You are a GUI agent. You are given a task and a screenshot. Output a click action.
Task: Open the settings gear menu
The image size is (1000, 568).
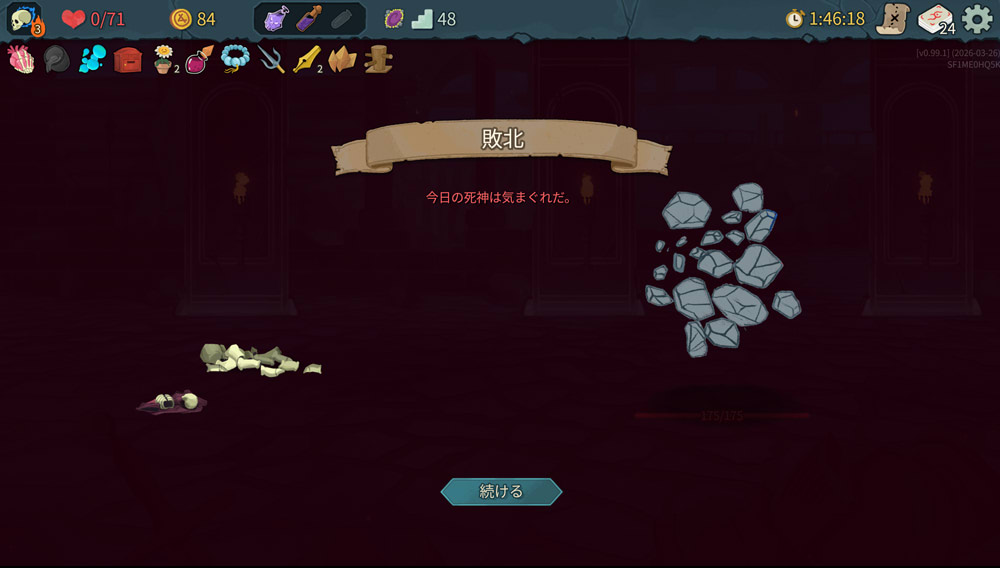tap(976, 19)
